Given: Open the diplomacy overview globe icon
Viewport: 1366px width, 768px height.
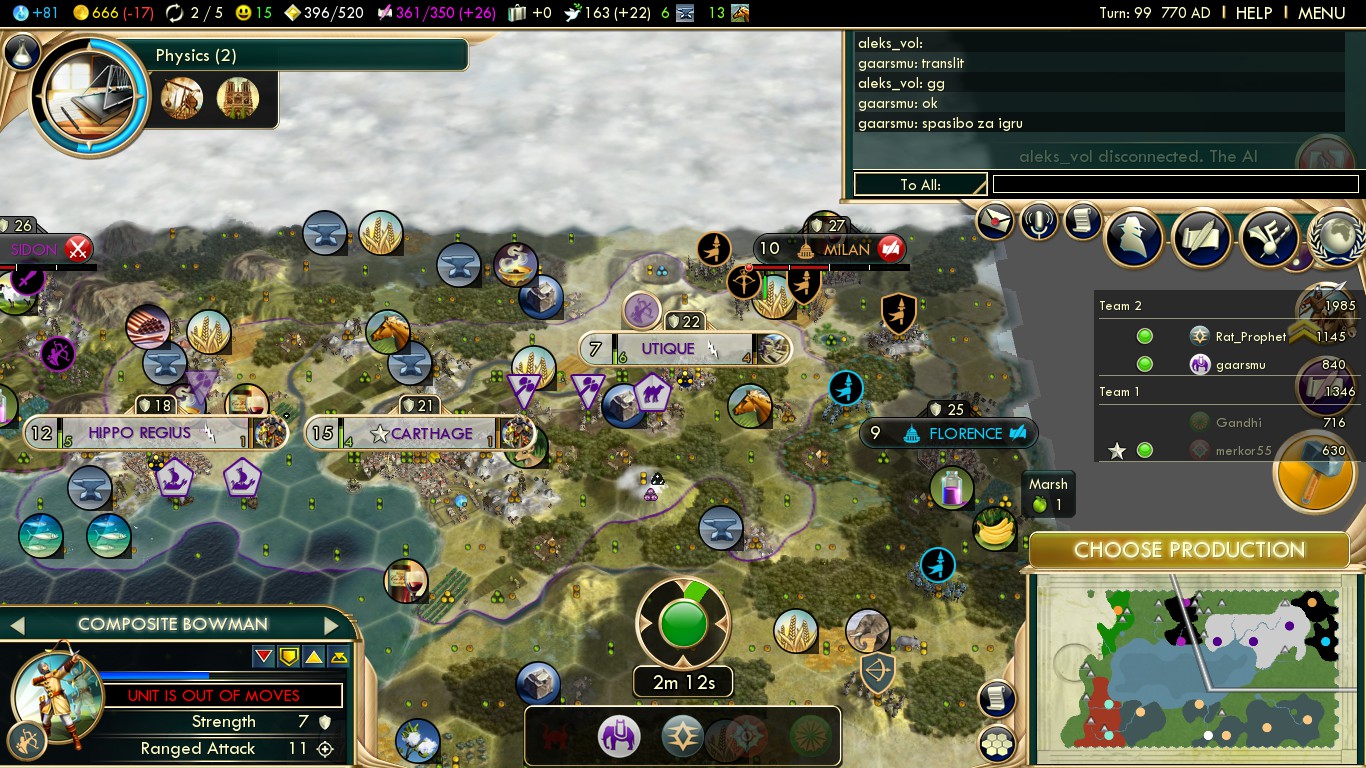Looking at the screenshot, I should (1337, 237).
